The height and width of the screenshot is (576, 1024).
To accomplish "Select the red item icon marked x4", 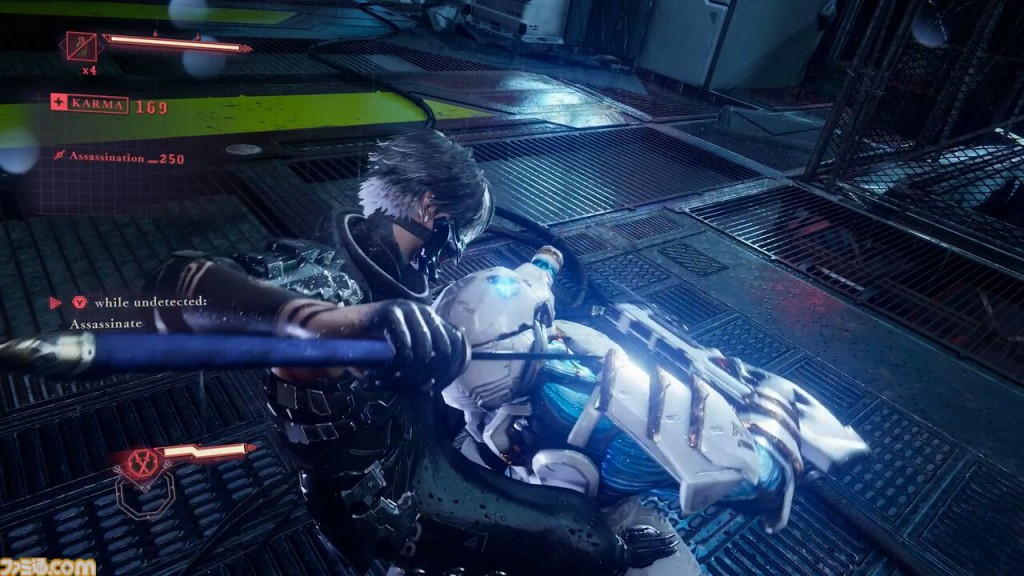I will [81, 46].
